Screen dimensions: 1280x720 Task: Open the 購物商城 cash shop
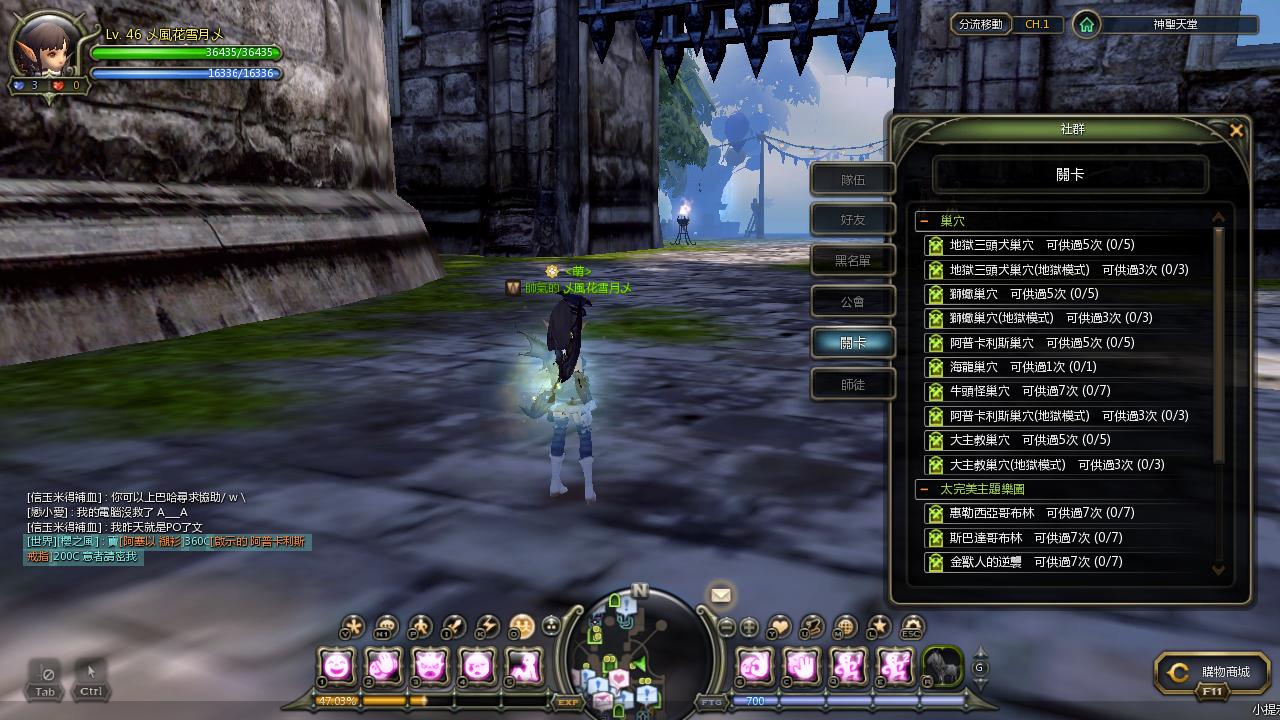1212,673
